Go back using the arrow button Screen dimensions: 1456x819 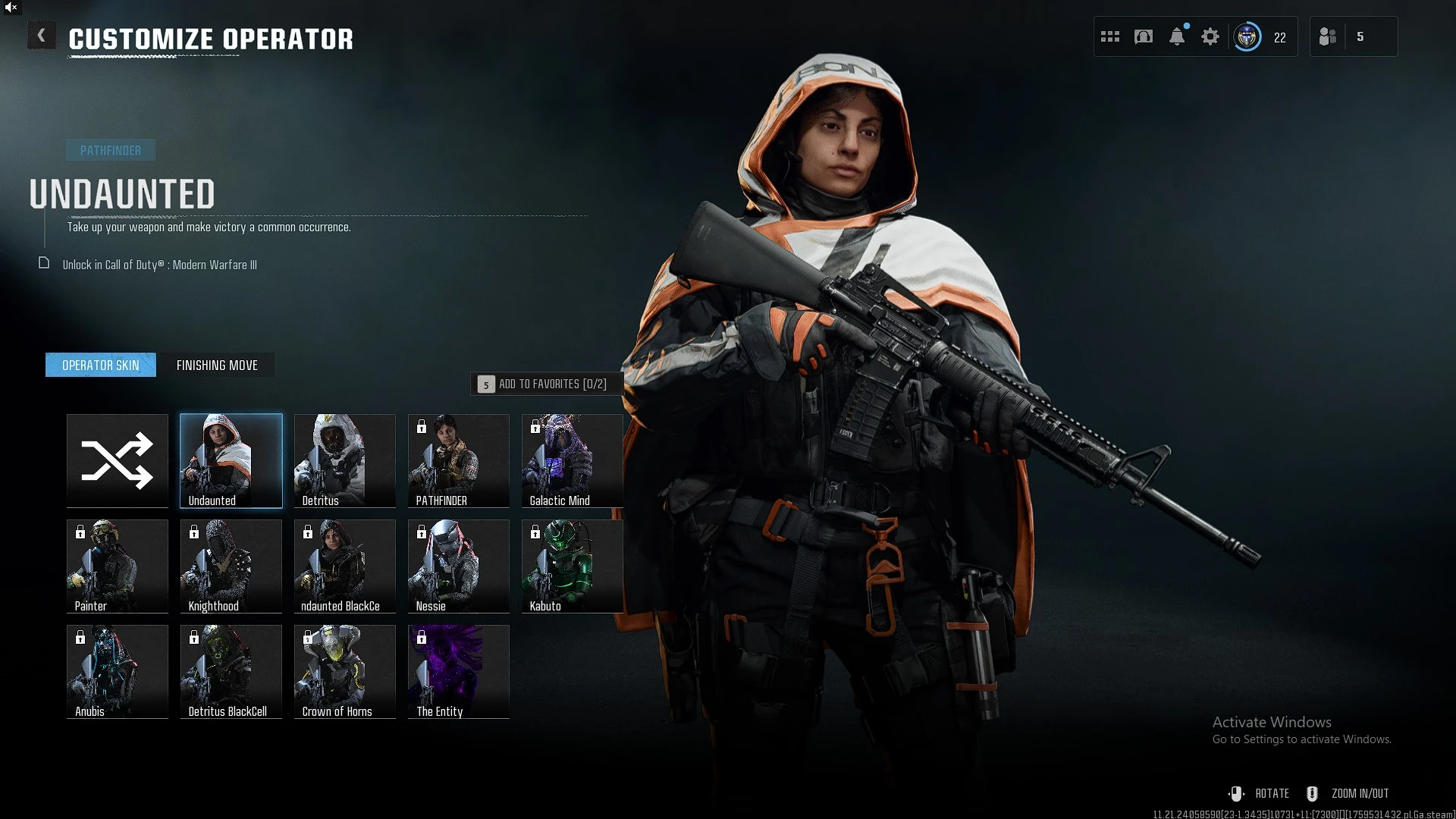click(42, 36)
